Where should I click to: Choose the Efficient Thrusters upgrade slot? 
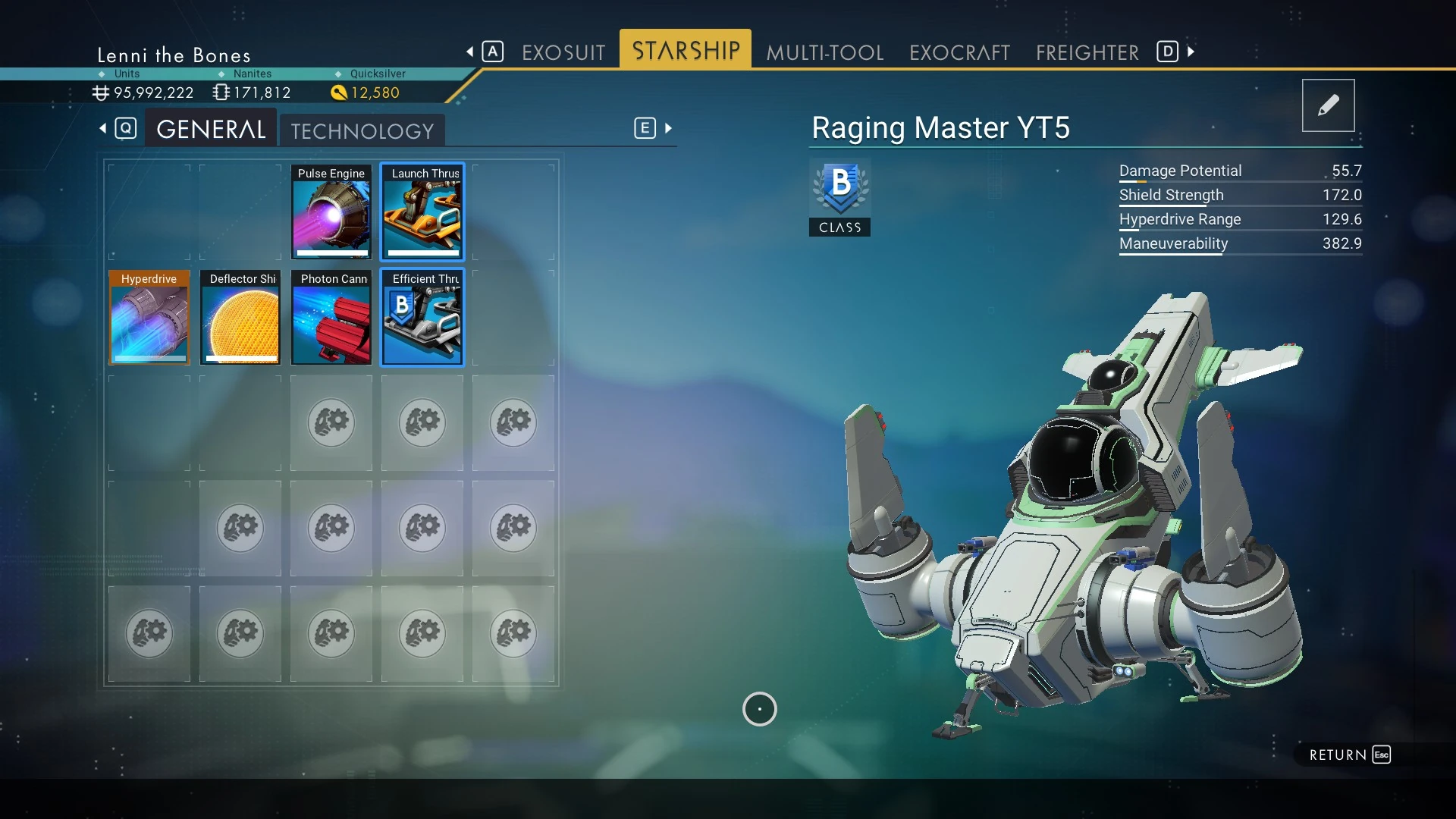pyautogui.click(x=422, y=318)
